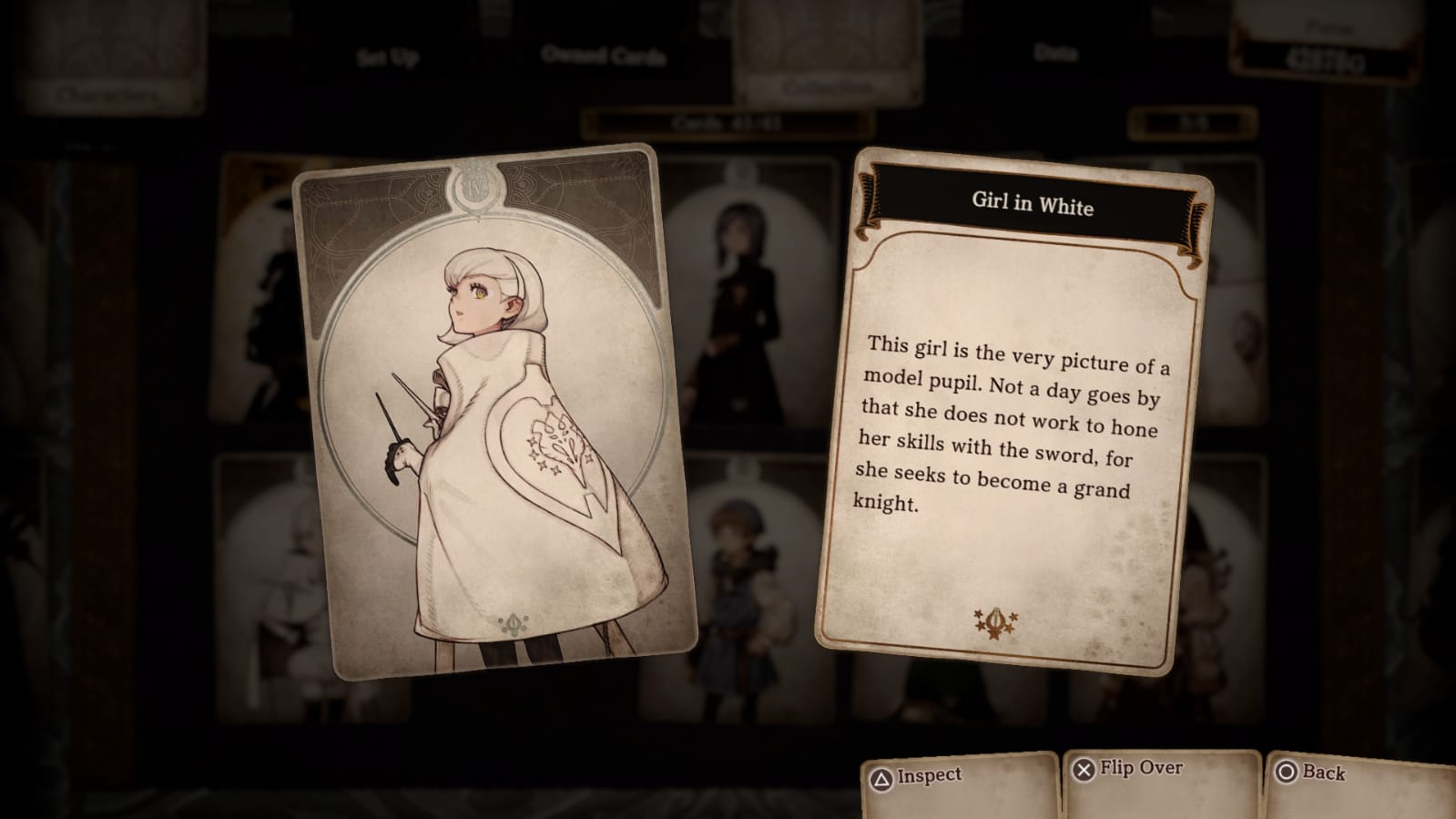Open the Set Up tab
The height and width of the screenshot is (819, 1456).
387,58
